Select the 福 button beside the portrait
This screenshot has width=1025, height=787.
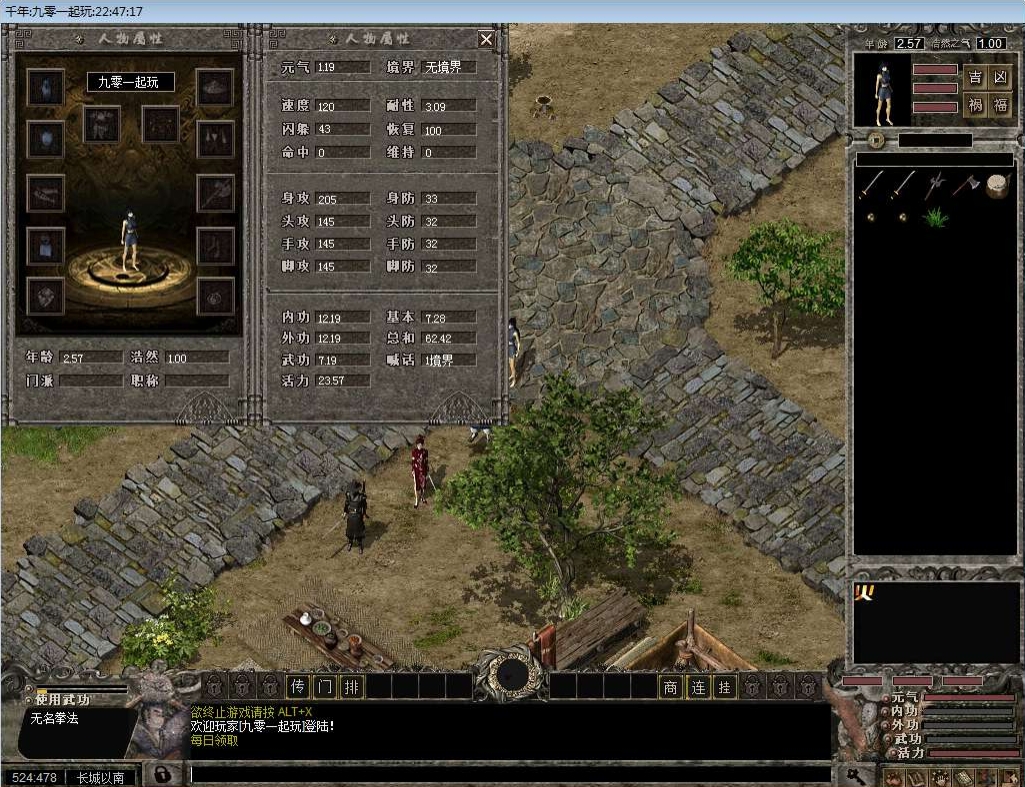[1000, 105]
